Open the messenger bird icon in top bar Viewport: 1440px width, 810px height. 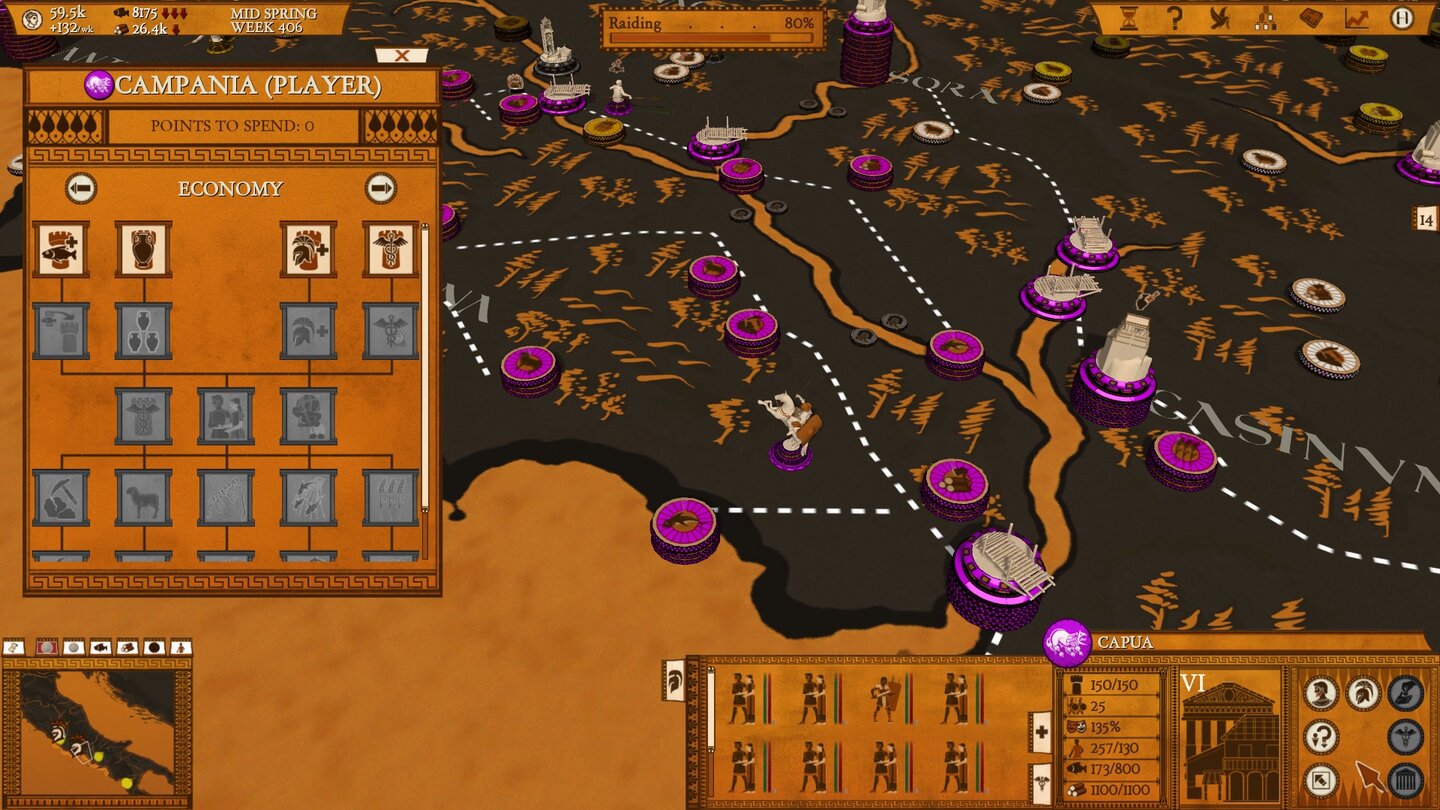pyautogui.click(x=1220, y=19)
